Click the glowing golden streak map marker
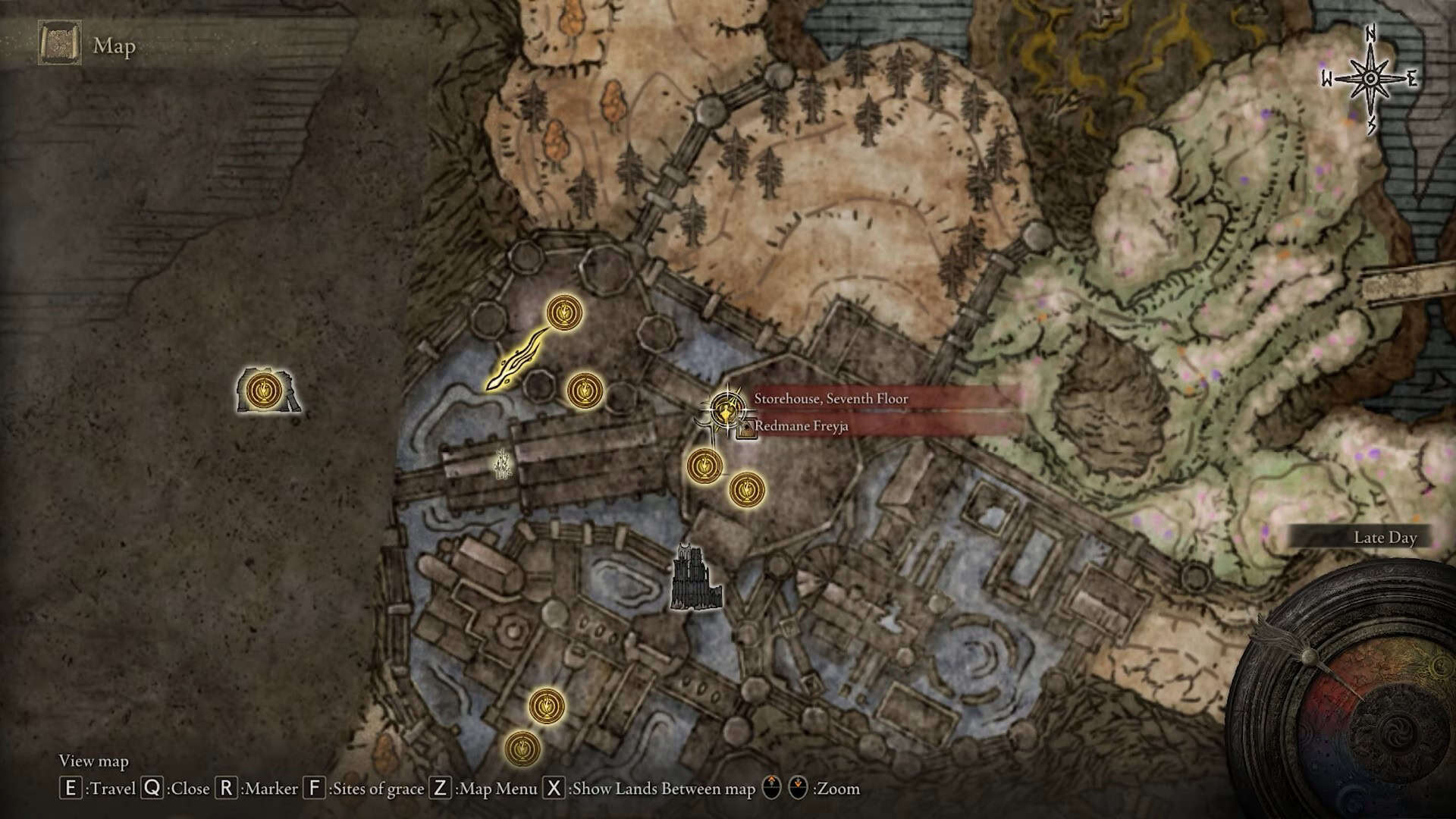Screen dimensions: 1456x819 [x=516, y=362]
